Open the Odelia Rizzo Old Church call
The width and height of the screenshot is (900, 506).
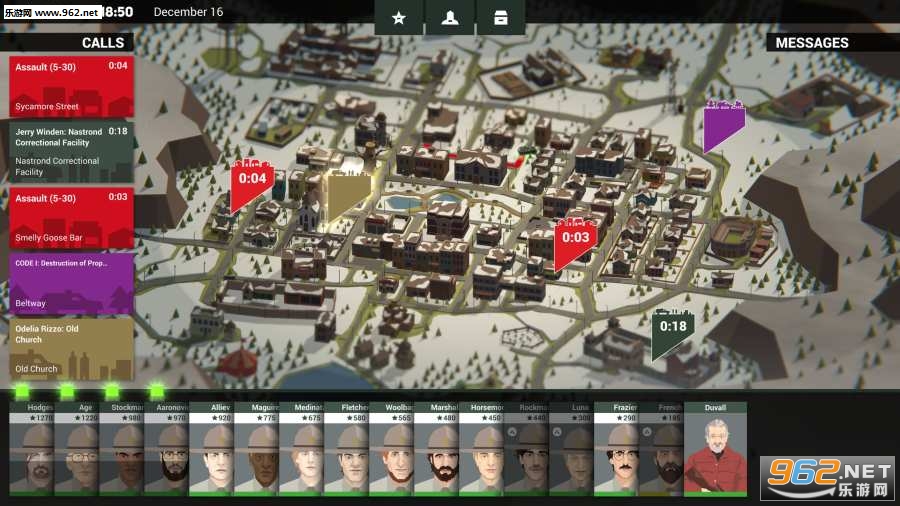[71, 348]
